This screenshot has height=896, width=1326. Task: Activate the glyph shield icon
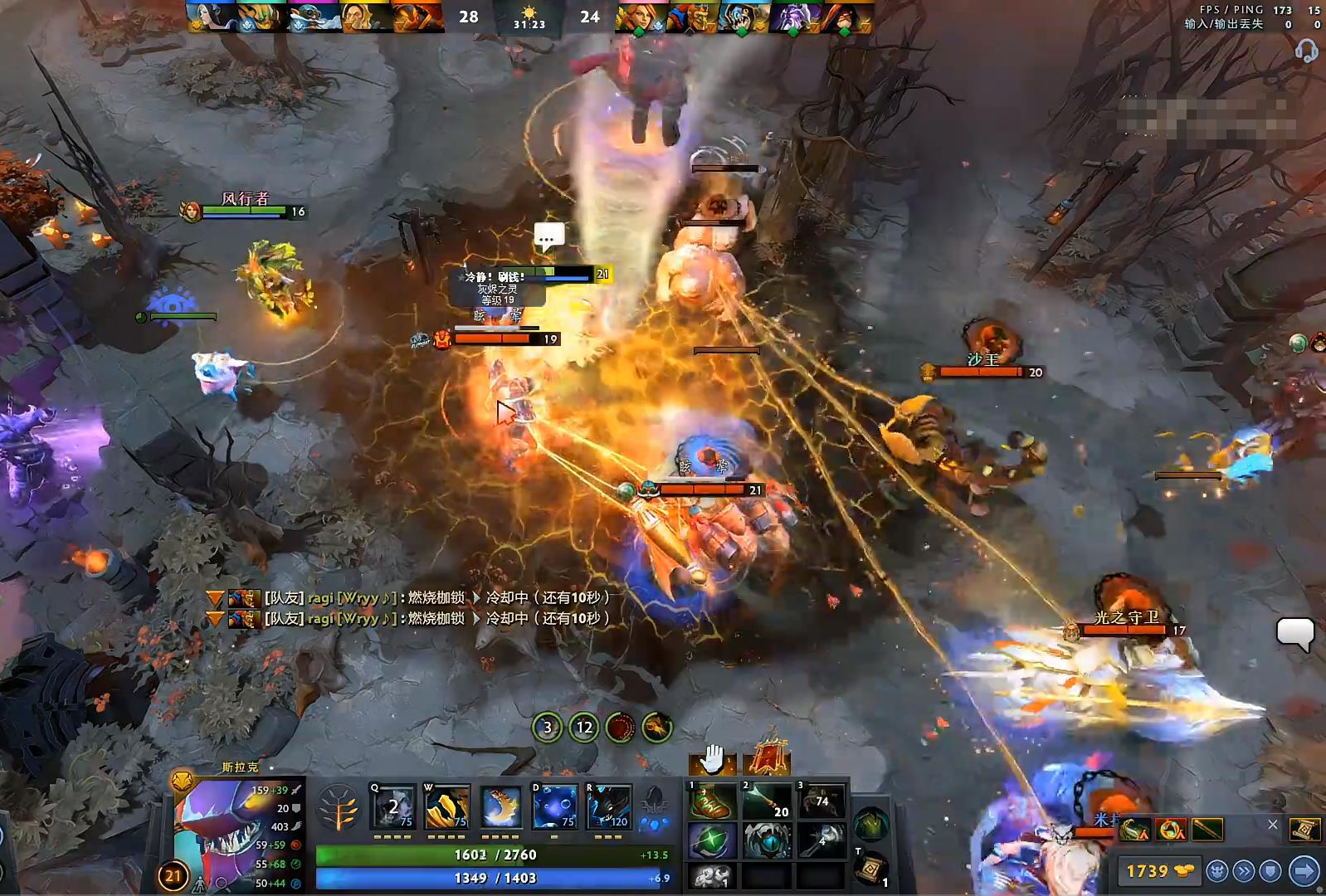click(x=1270, y=871)
